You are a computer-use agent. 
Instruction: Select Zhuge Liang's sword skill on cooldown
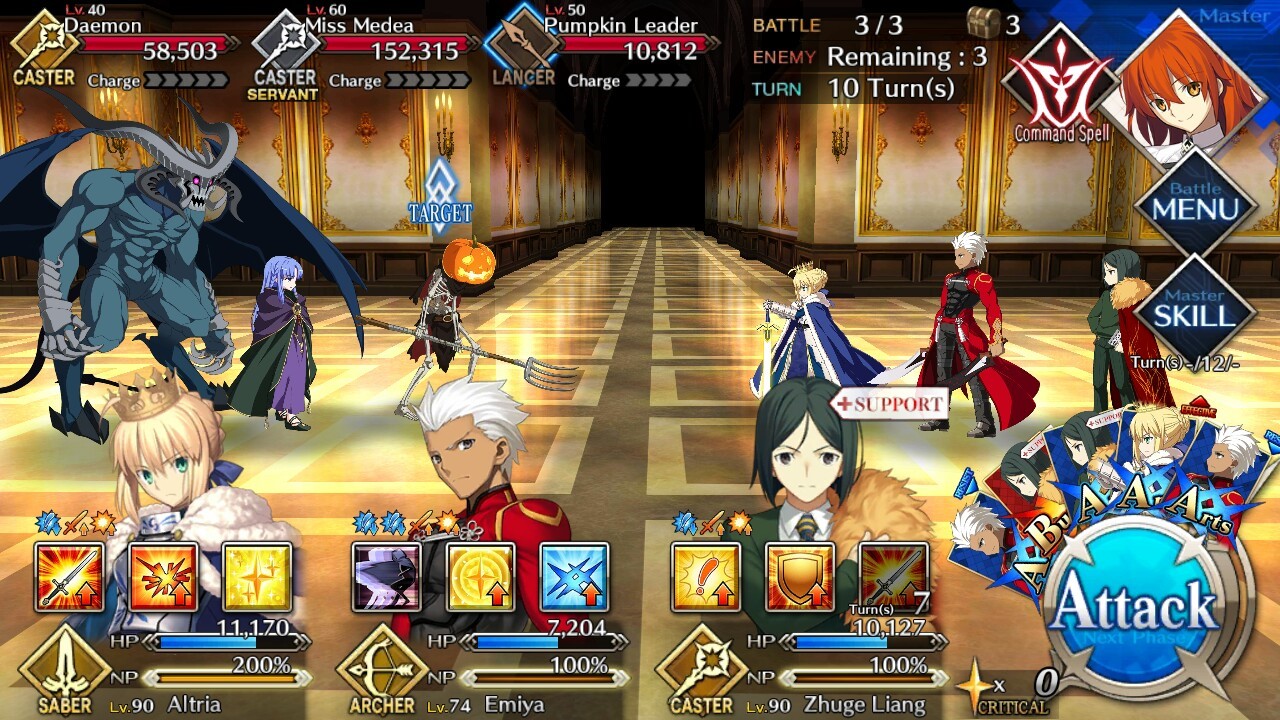pyautogui.click(x=894, y=577)
